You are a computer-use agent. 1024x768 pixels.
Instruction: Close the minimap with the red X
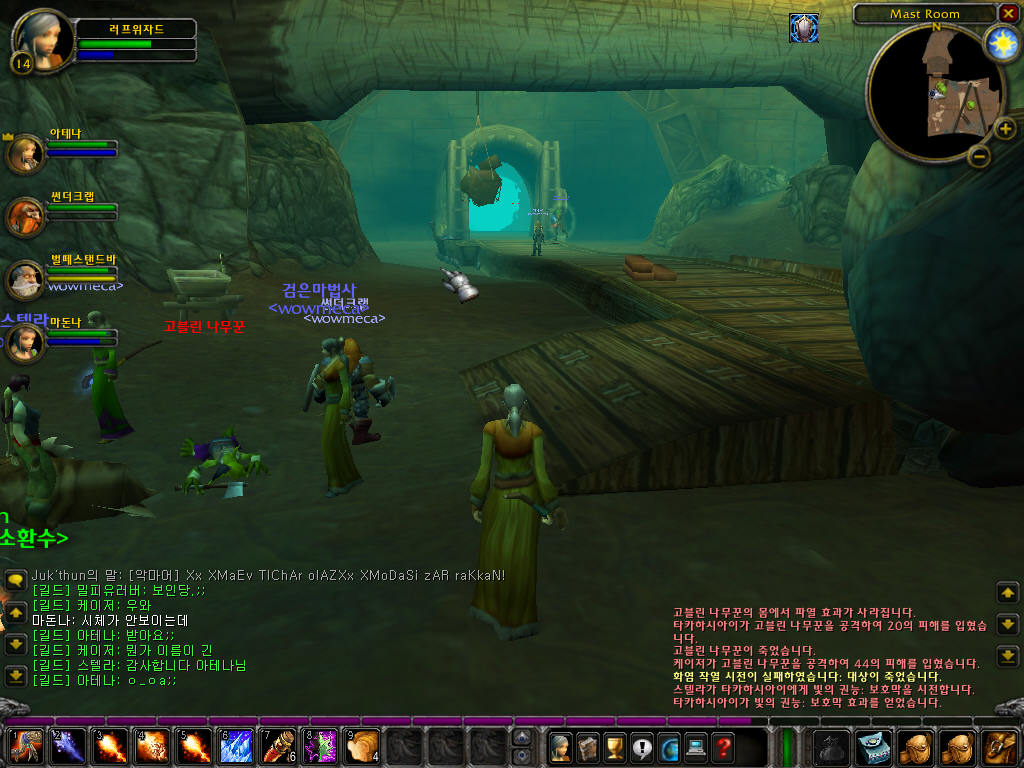coord(1007,13)
